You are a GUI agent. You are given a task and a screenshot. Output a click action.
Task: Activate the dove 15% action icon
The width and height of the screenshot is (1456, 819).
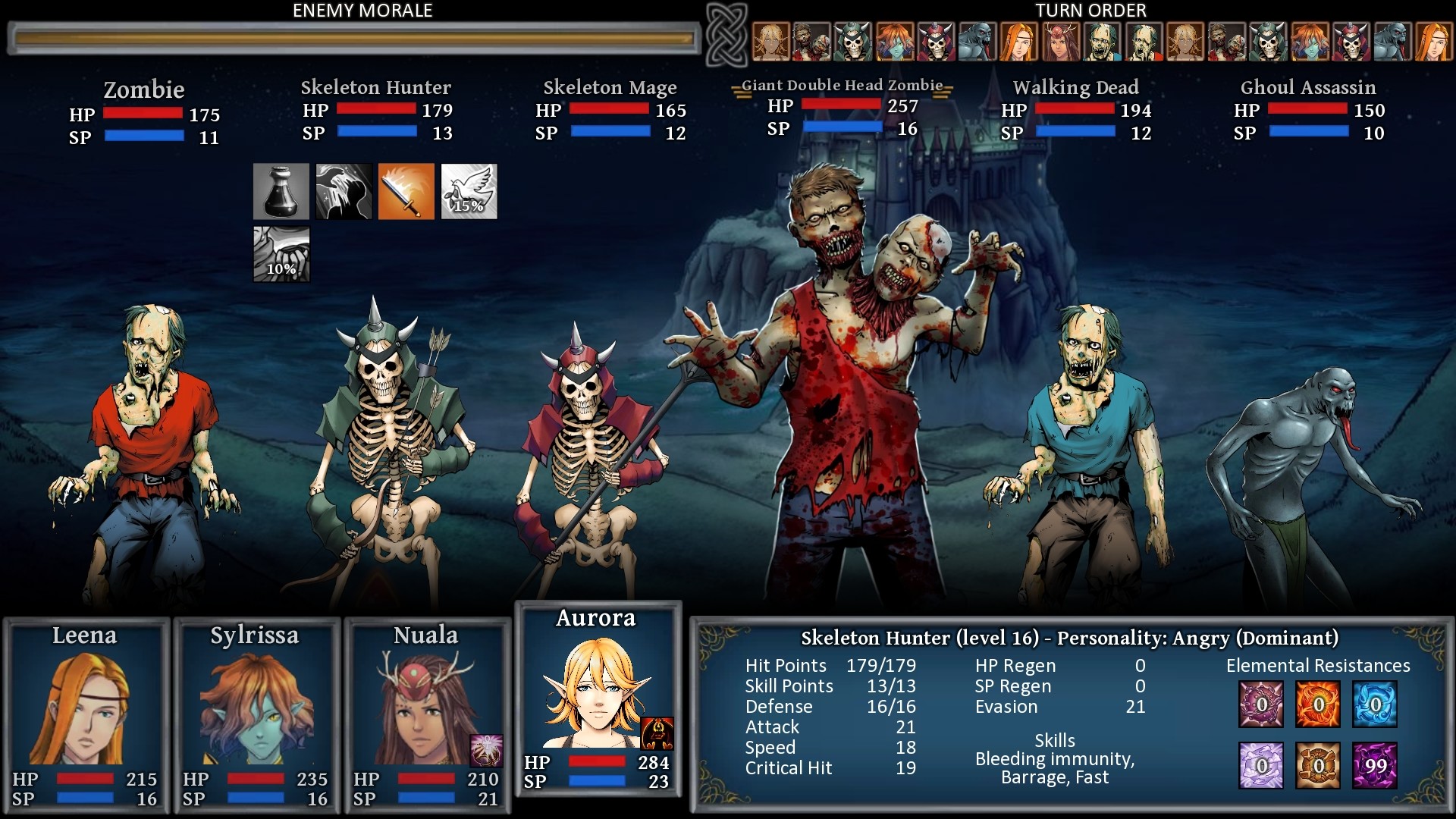[469, 191]
